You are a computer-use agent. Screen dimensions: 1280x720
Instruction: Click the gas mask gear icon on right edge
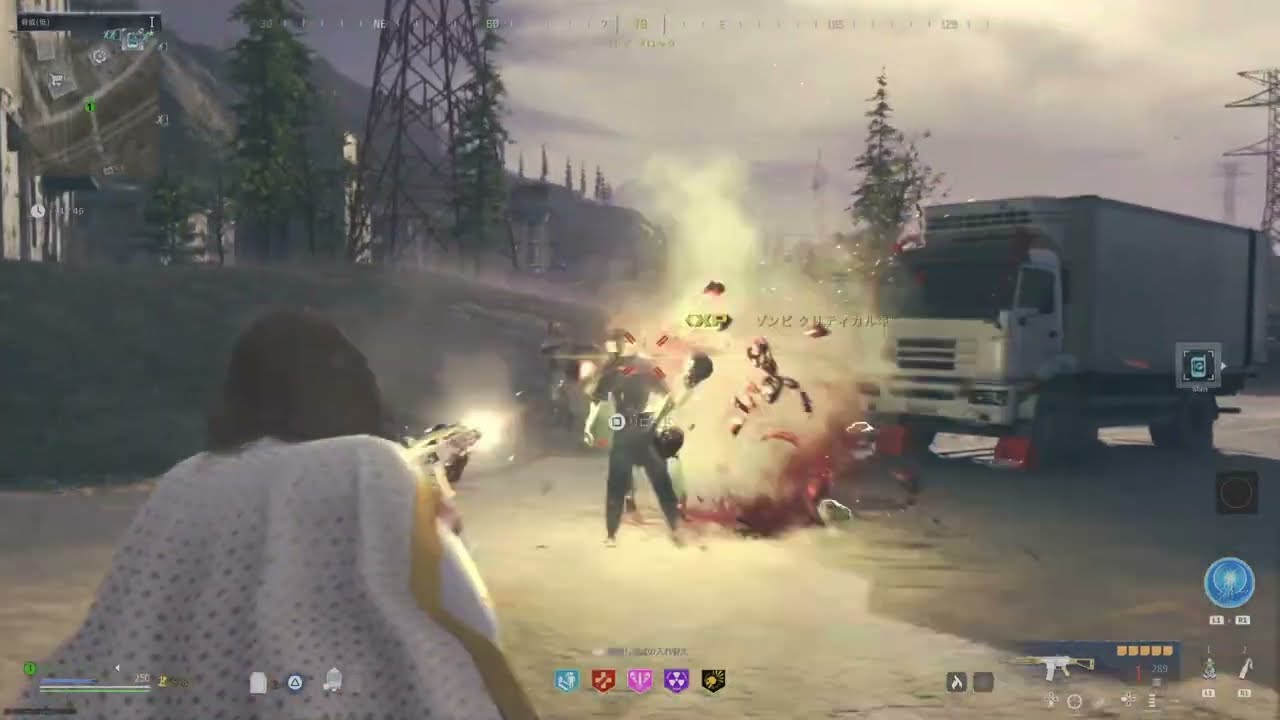(1199, 366)
